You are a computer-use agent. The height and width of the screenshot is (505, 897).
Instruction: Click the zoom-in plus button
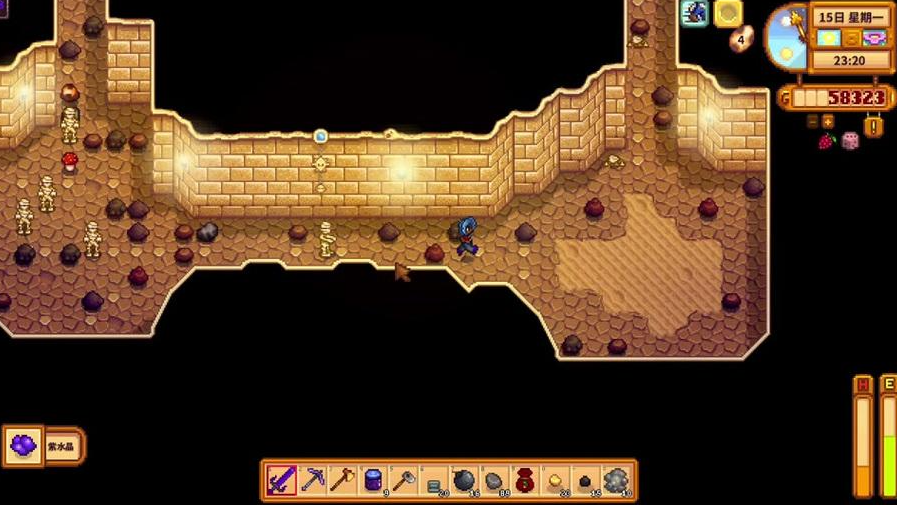pos(827,121)
